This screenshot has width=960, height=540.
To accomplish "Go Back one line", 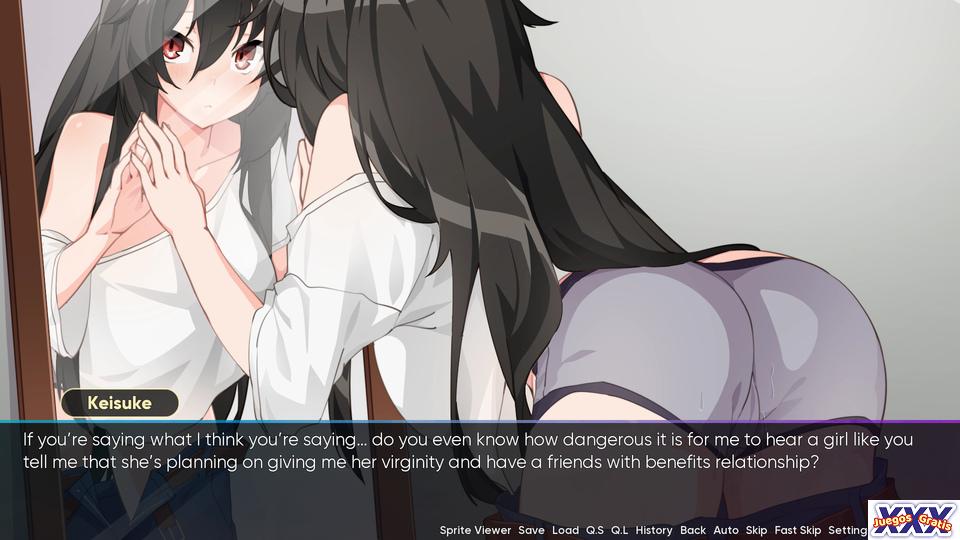I will (692, 530).
